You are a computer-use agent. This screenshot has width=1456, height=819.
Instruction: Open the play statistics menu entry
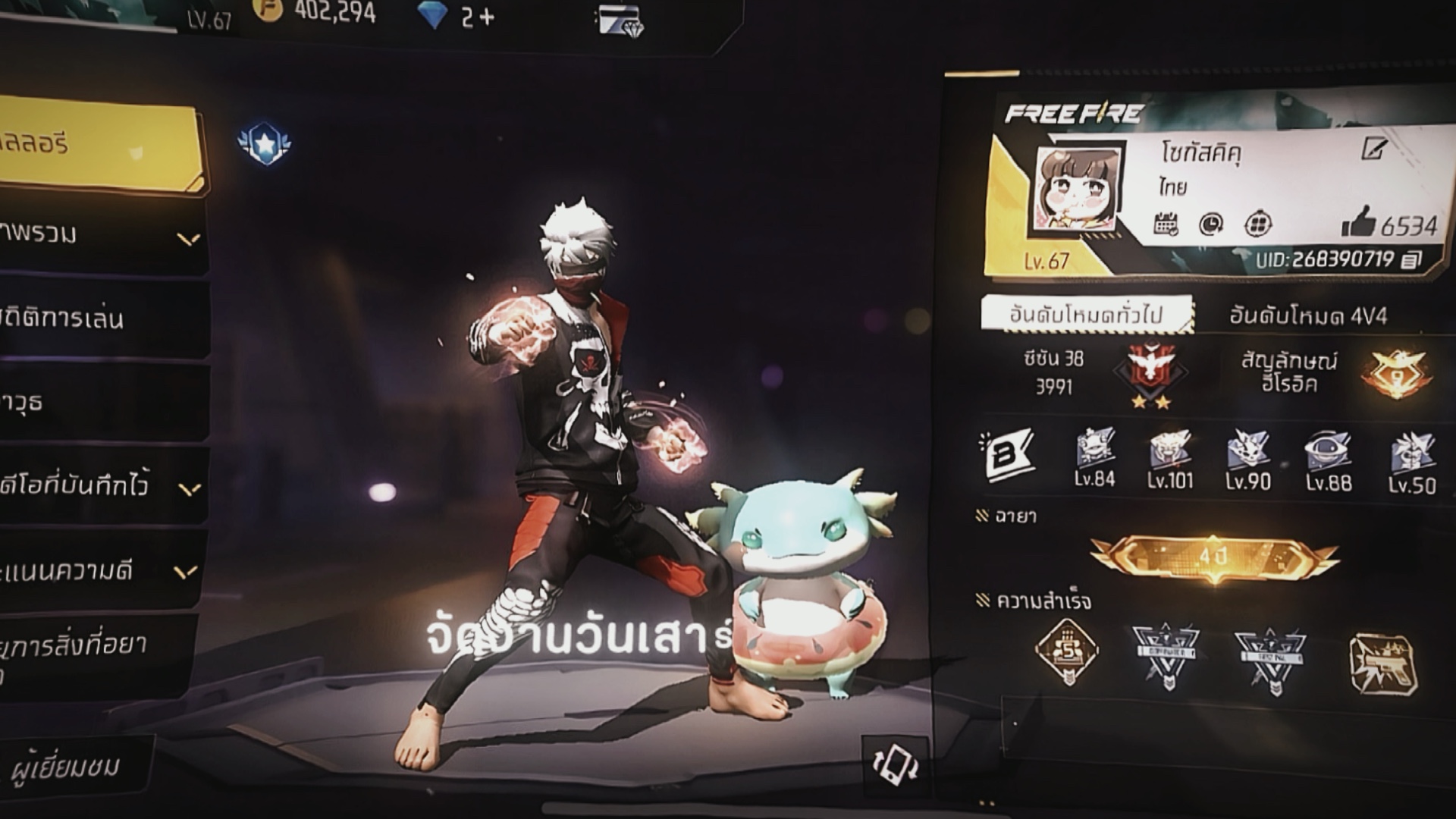click(99, 318)
